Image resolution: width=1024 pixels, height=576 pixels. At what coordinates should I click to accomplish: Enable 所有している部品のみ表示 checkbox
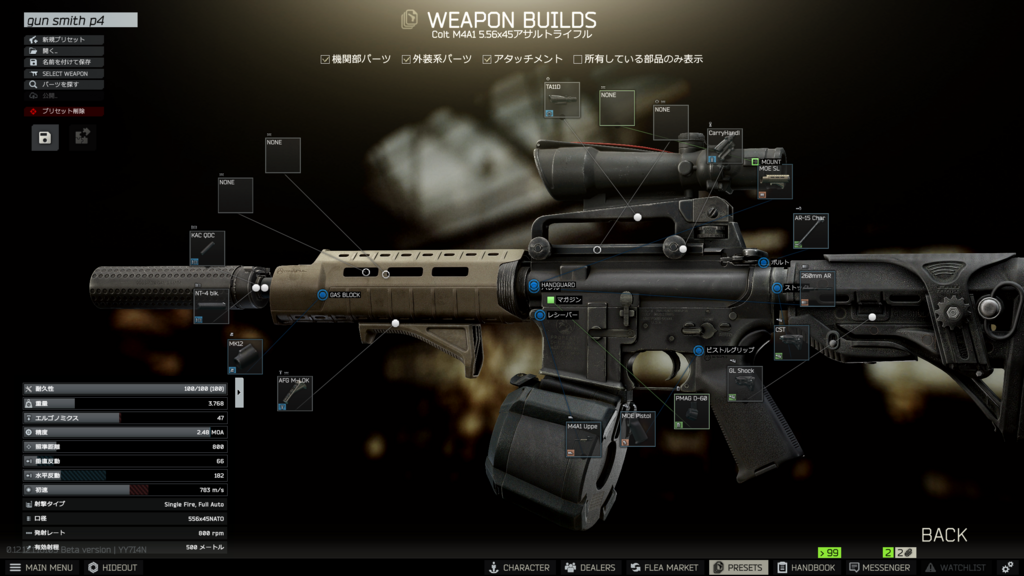click(578, 60)
